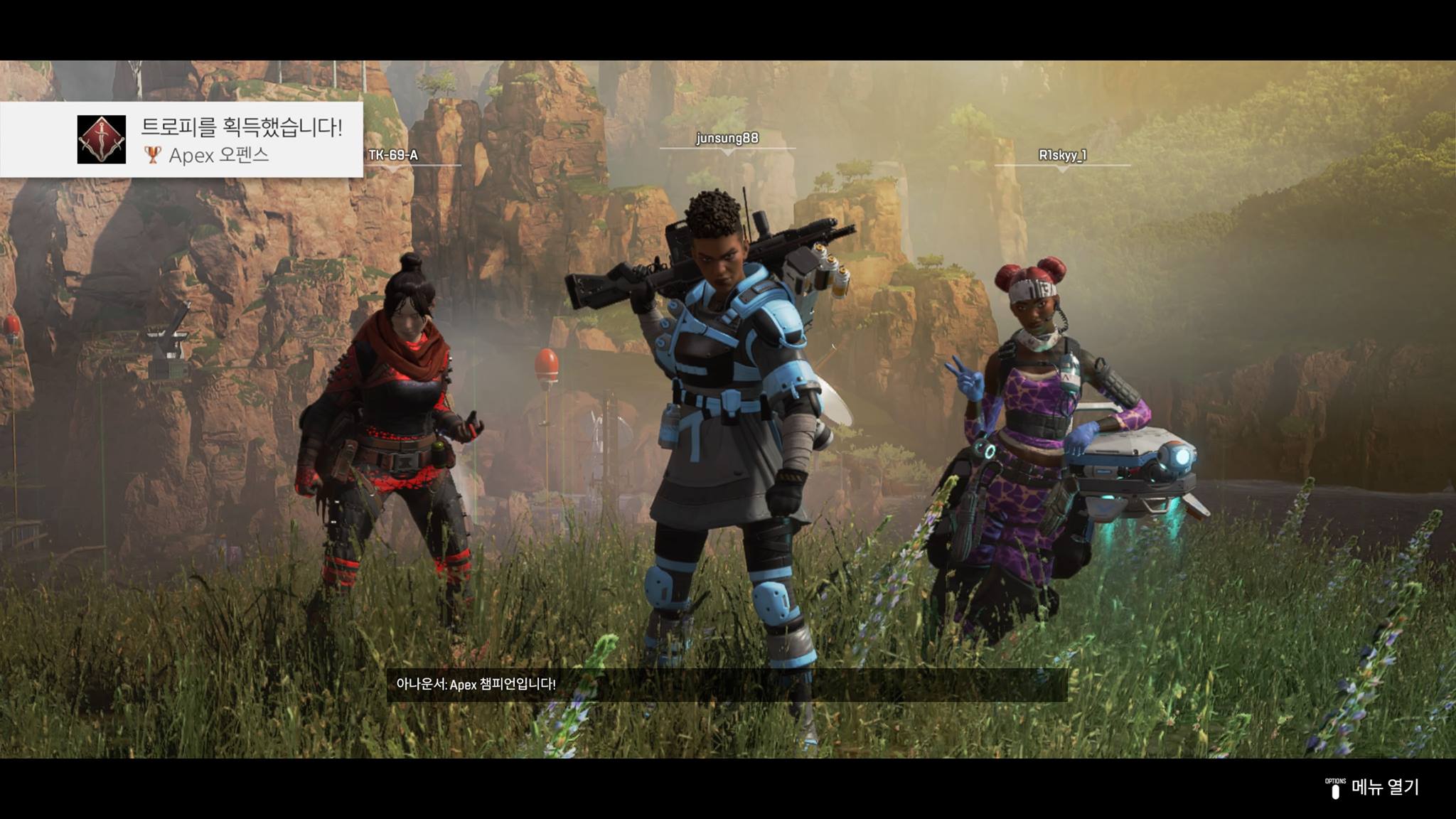Select the junsung88 player name tag
Screen dimensions: 1456x819
tap(727, 138)
